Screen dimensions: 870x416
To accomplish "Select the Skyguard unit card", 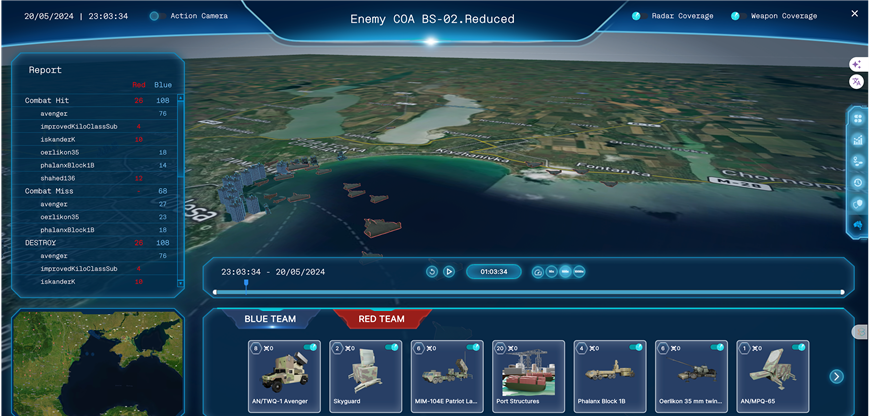I will [365, 377].
